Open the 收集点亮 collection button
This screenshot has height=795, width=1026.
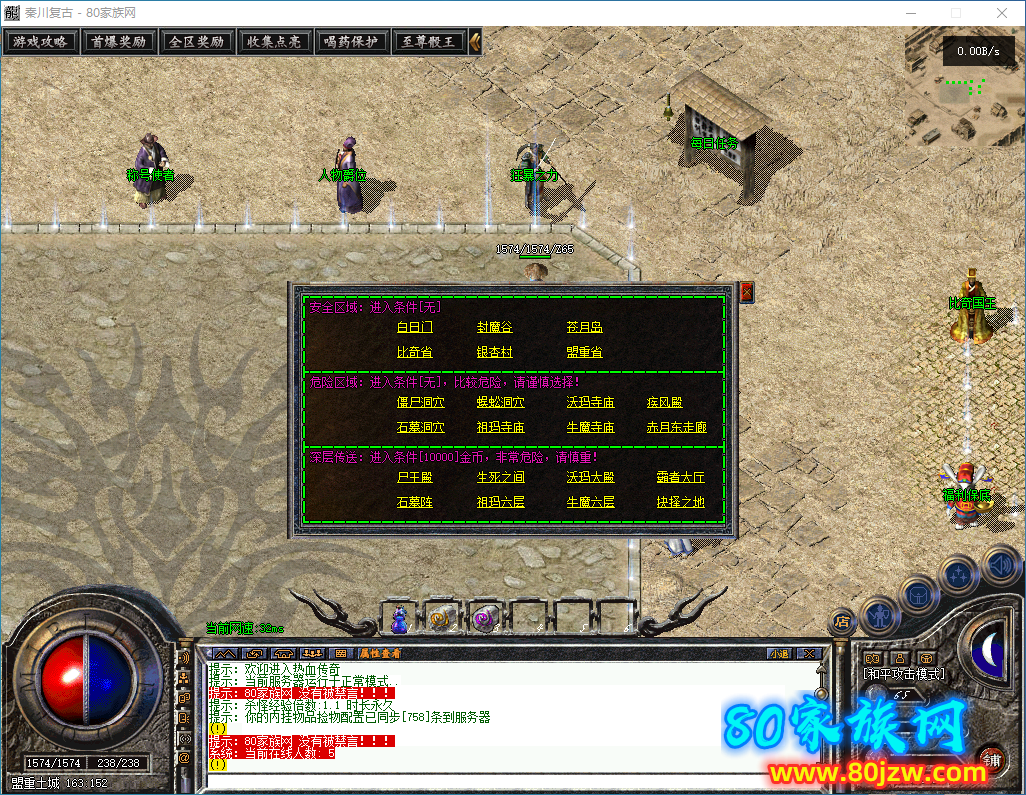point(274,42)
